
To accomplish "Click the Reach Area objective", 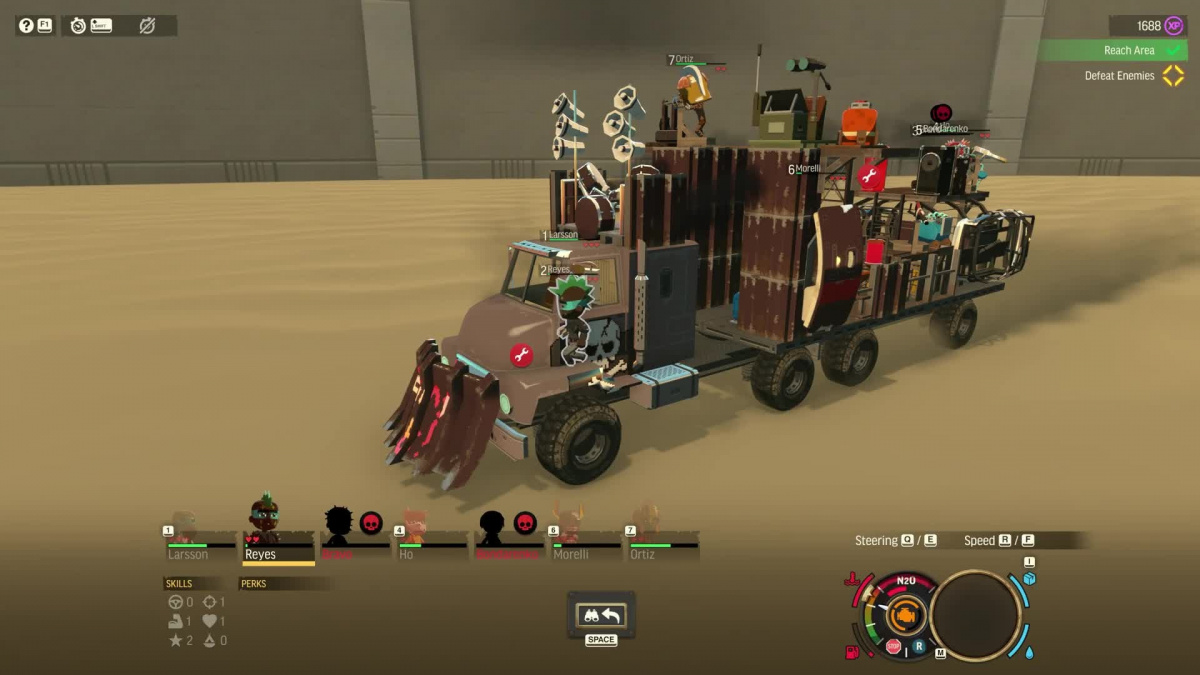I will tap(1129, 50).
